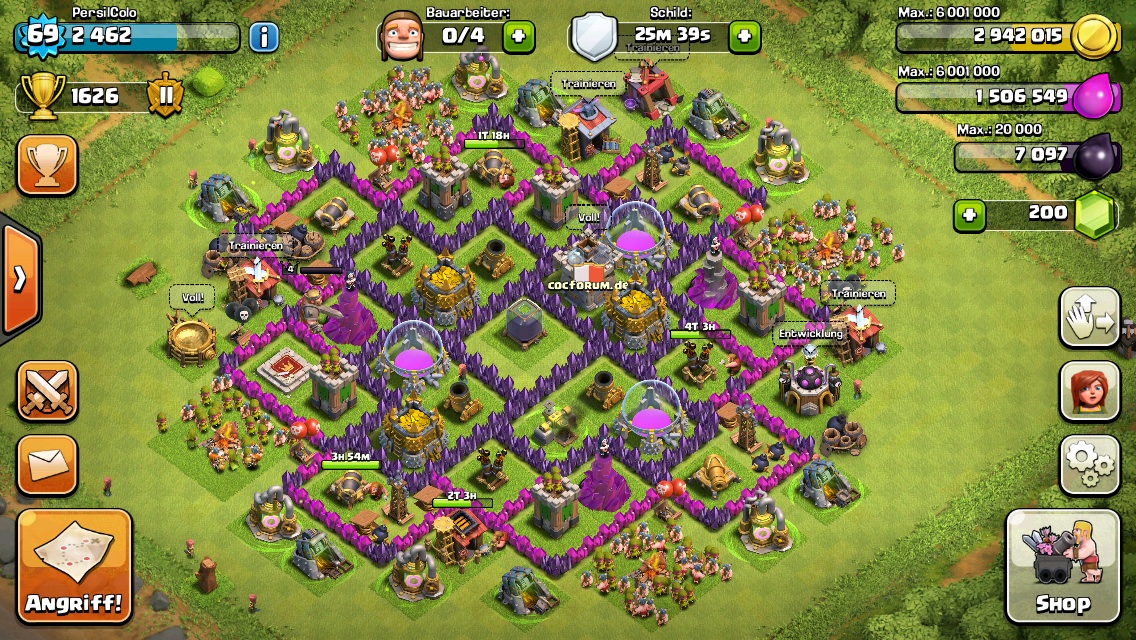Buy gems with the green plus button

(967, 214)
